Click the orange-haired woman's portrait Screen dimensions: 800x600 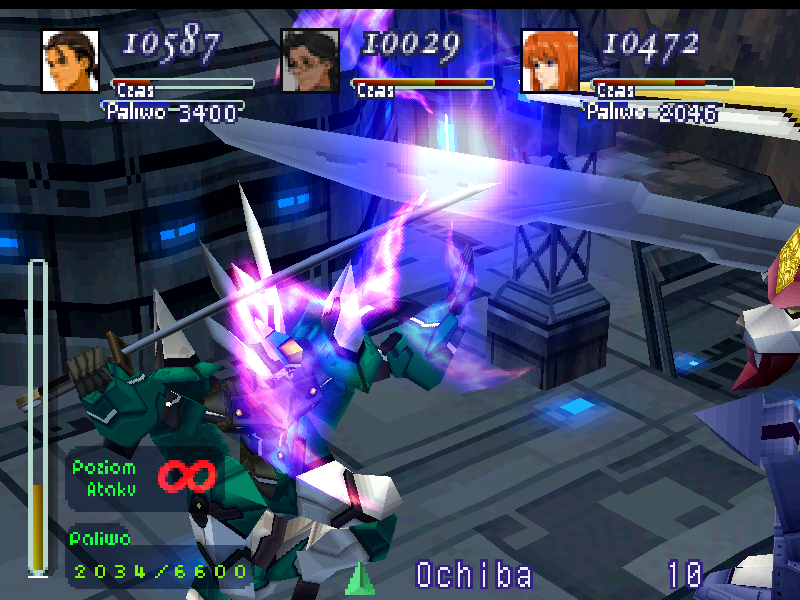point(549,60)
